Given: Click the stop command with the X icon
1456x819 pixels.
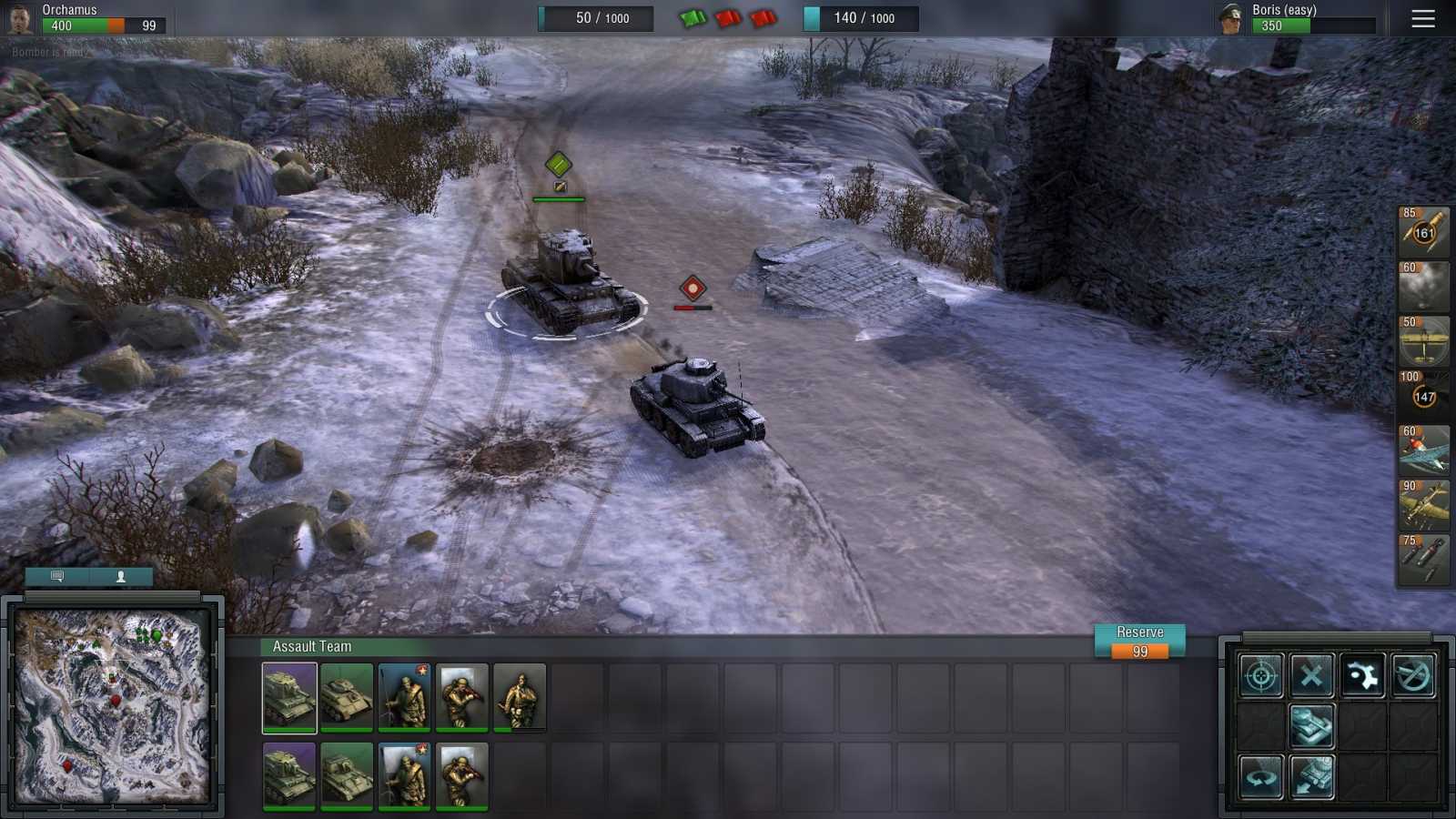Looking at the screenshot, I should [x=1311, y=677].
